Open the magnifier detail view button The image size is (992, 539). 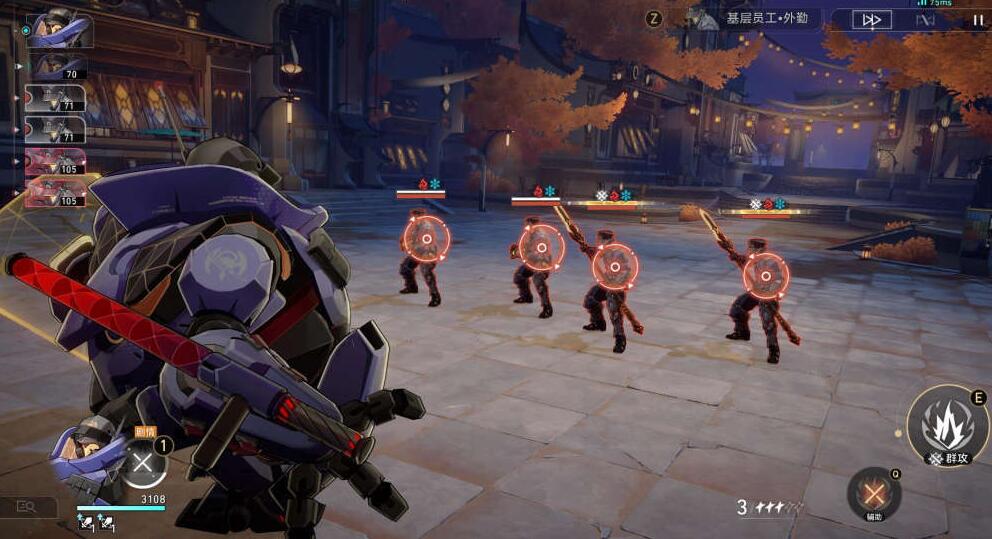pyautogui.click(x=26, y=508)
